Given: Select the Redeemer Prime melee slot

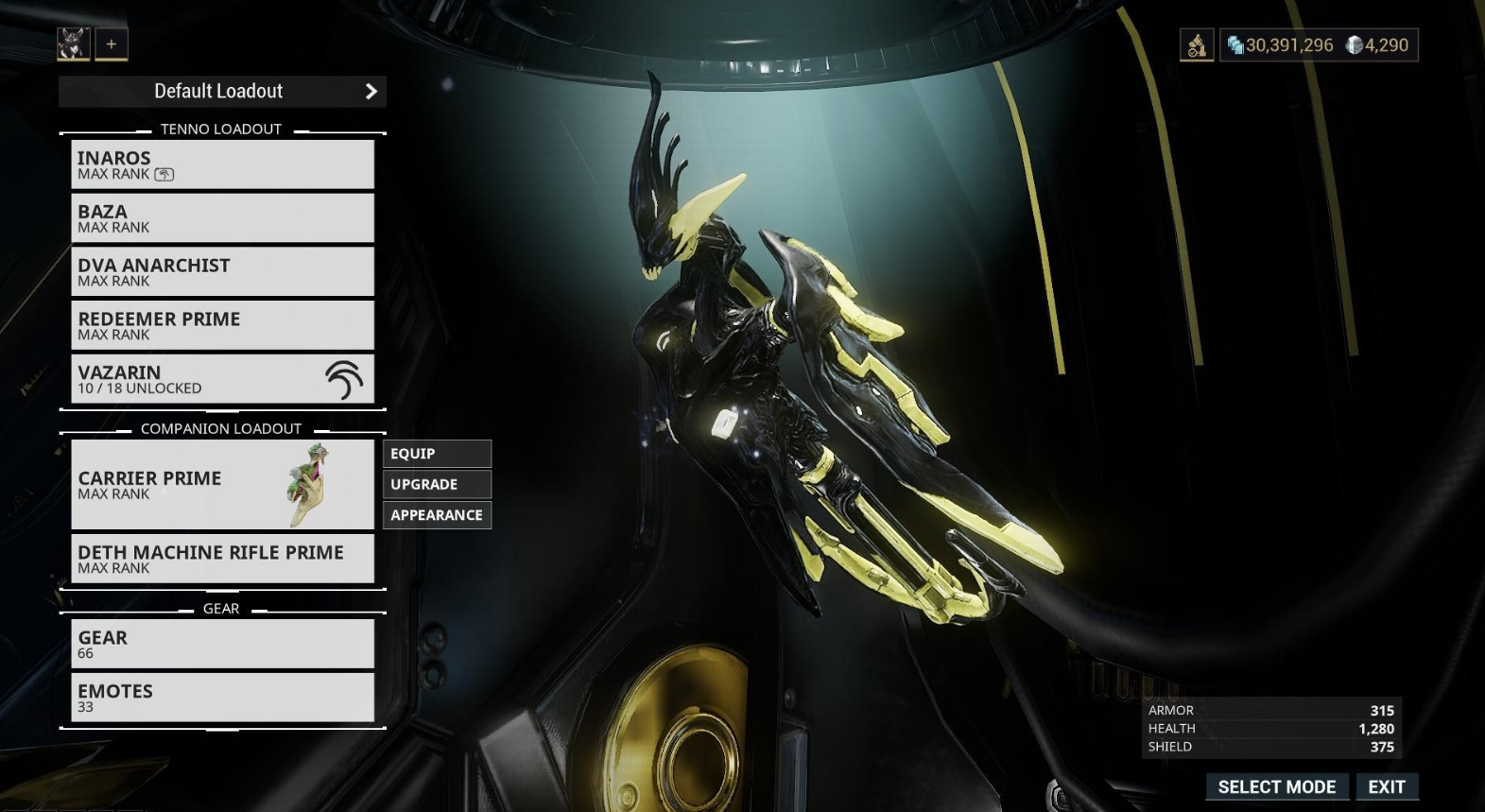Looking at the screenshot, I should coord(222,326).
